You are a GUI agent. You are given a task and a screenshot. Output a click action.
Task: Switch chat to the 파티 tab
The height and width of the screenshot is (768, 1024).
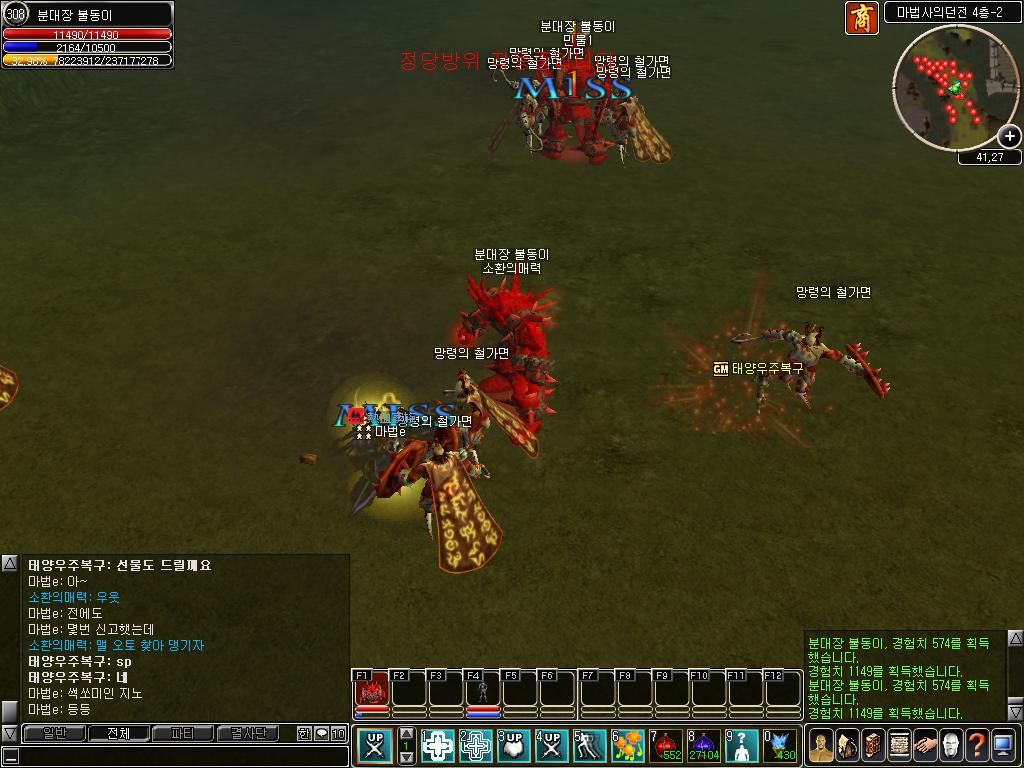[x=183, y=734]
